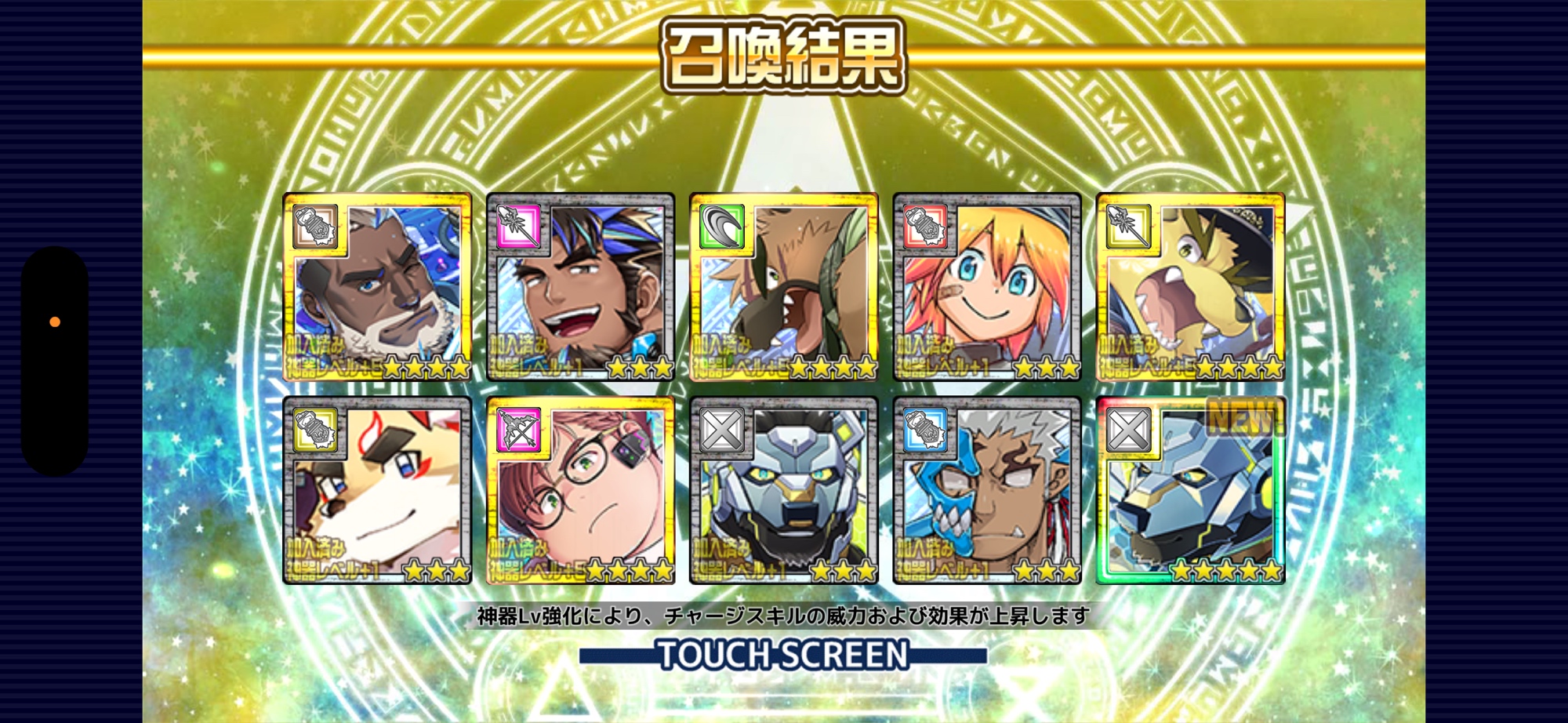Open the NEW five-star mecha wolf card
The width and height of the screenshot is (1568, 723).
tap(1190, 491)
